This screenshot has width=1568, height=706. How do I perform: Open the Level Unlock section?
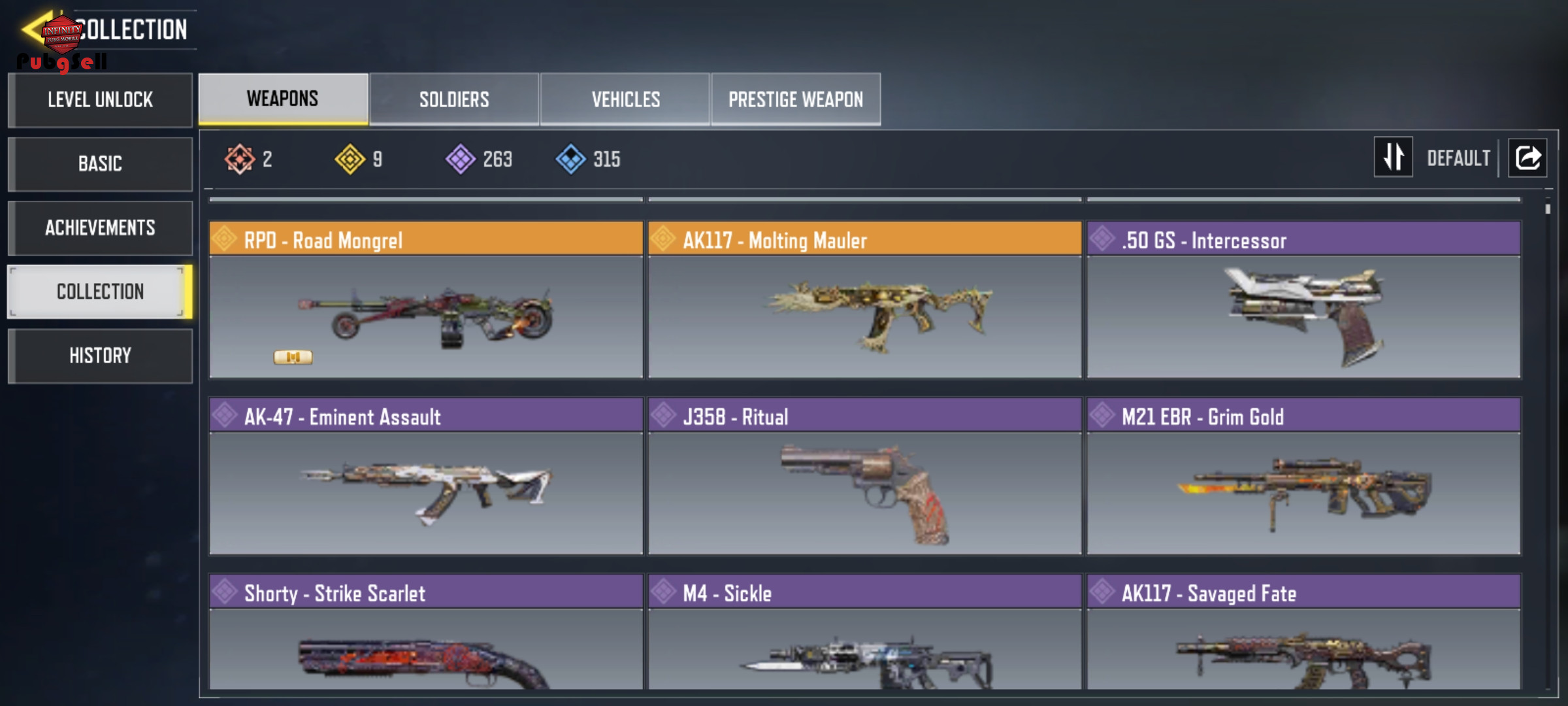click(x=100, y=100)
